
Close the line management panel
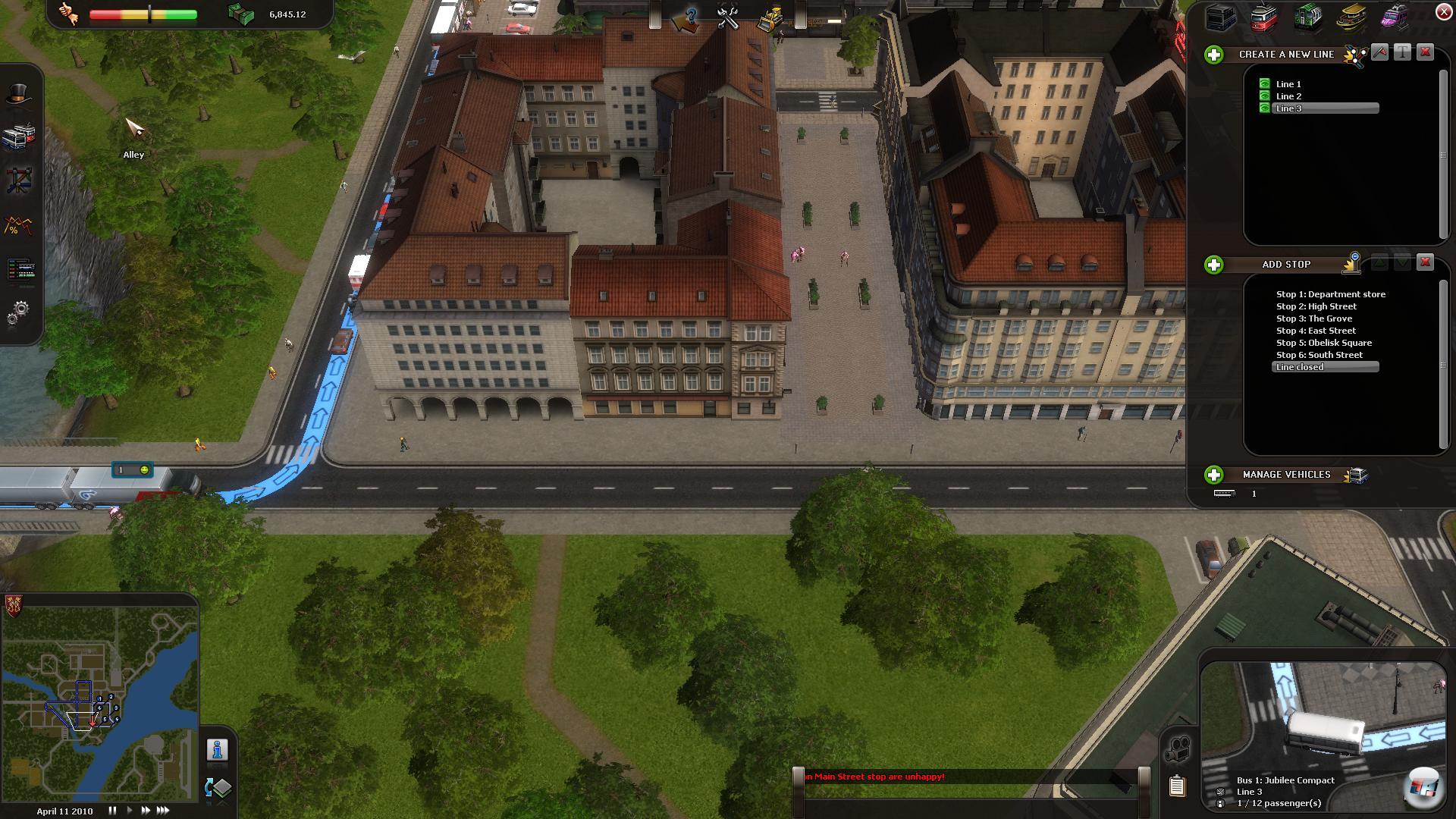point(1444,11)
